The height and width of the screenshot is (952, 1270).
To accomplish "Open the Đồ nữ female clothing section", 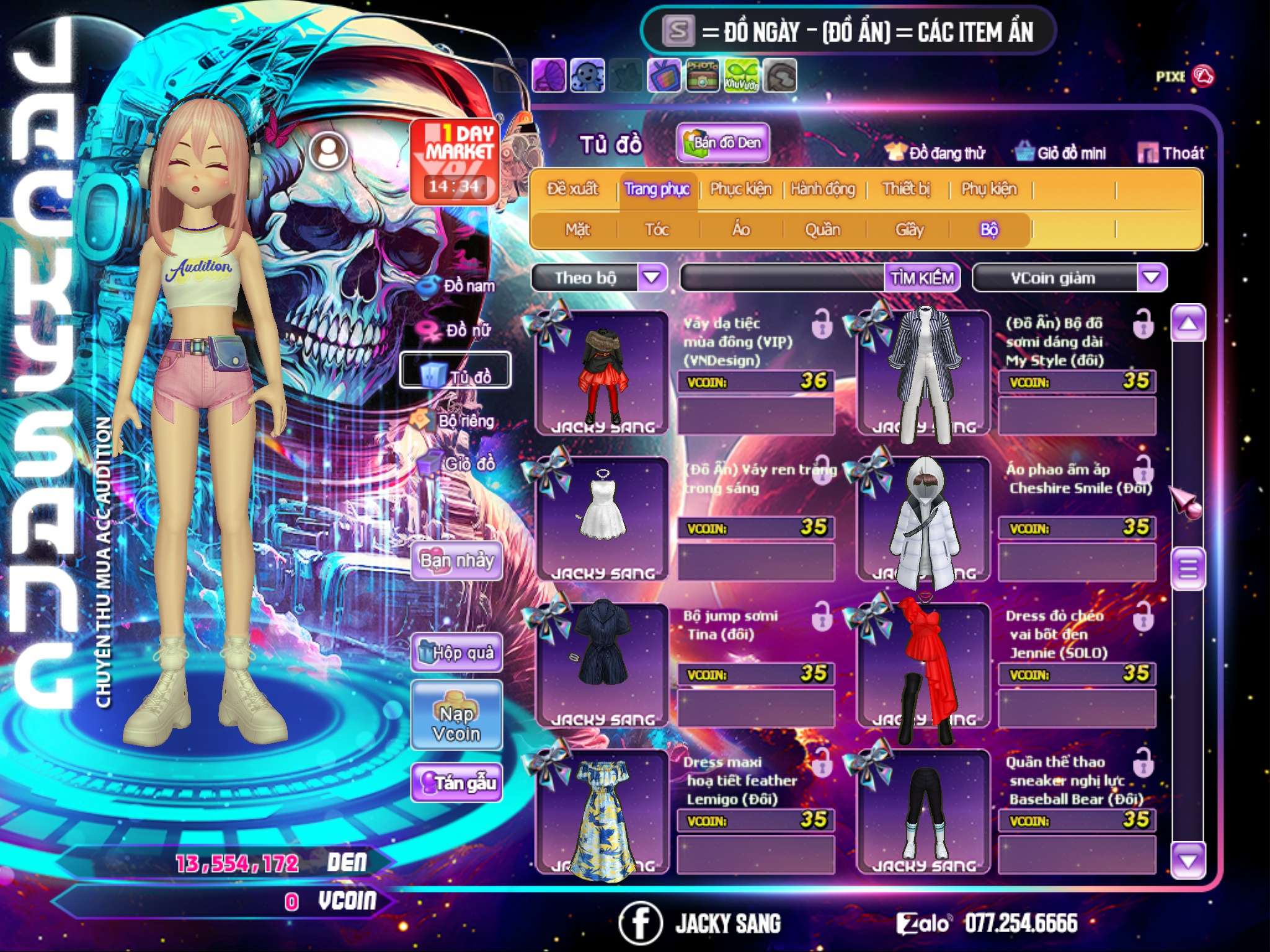I will (x=460, y=330).
